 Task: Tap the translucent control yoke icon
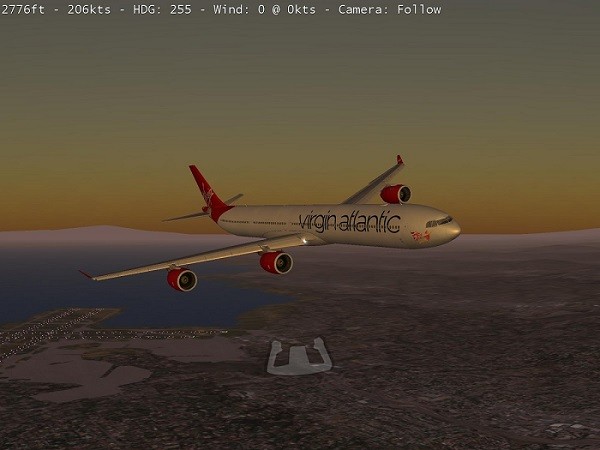(299, 357)
